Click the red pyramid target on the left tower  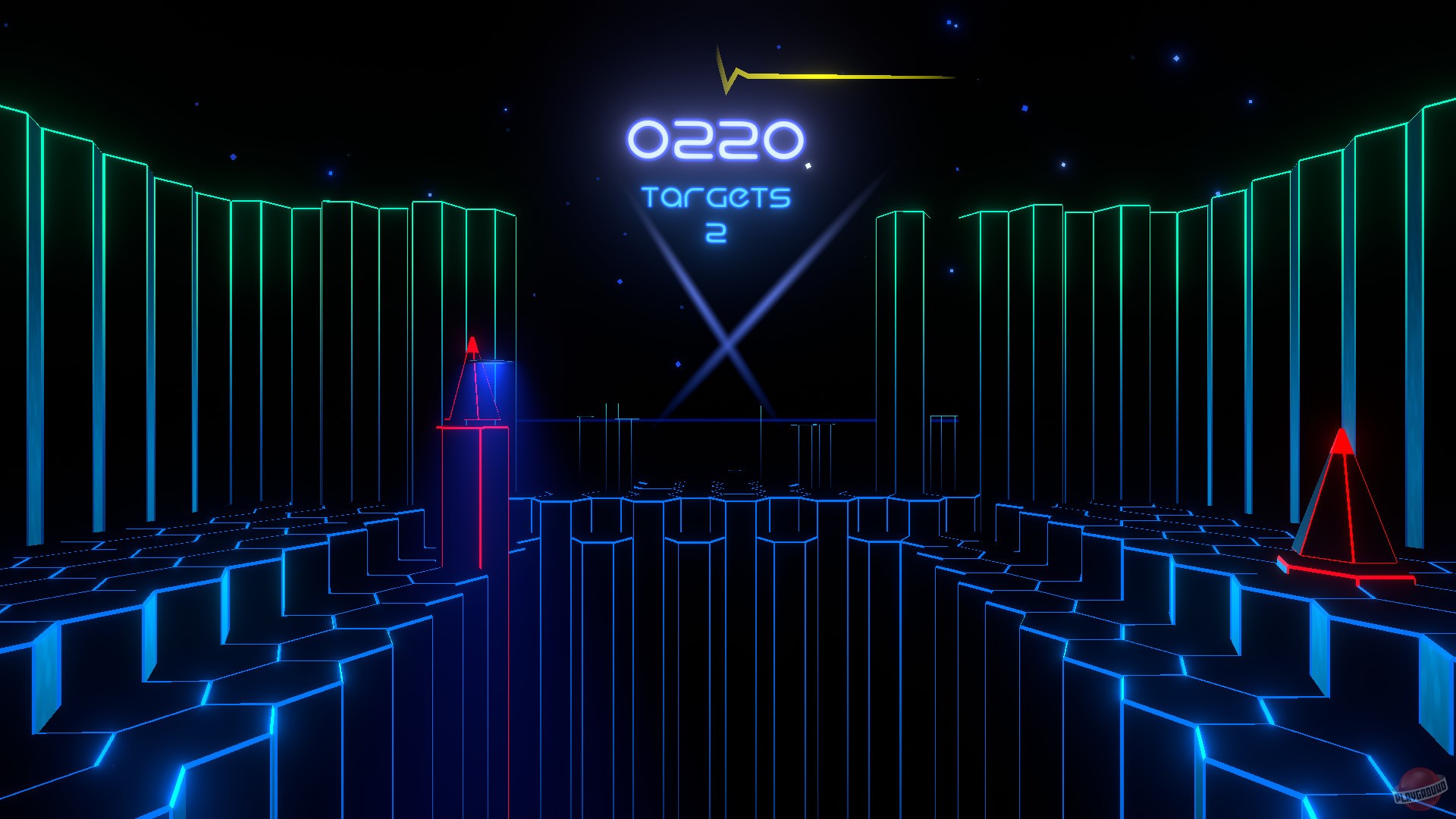[474, 379]
